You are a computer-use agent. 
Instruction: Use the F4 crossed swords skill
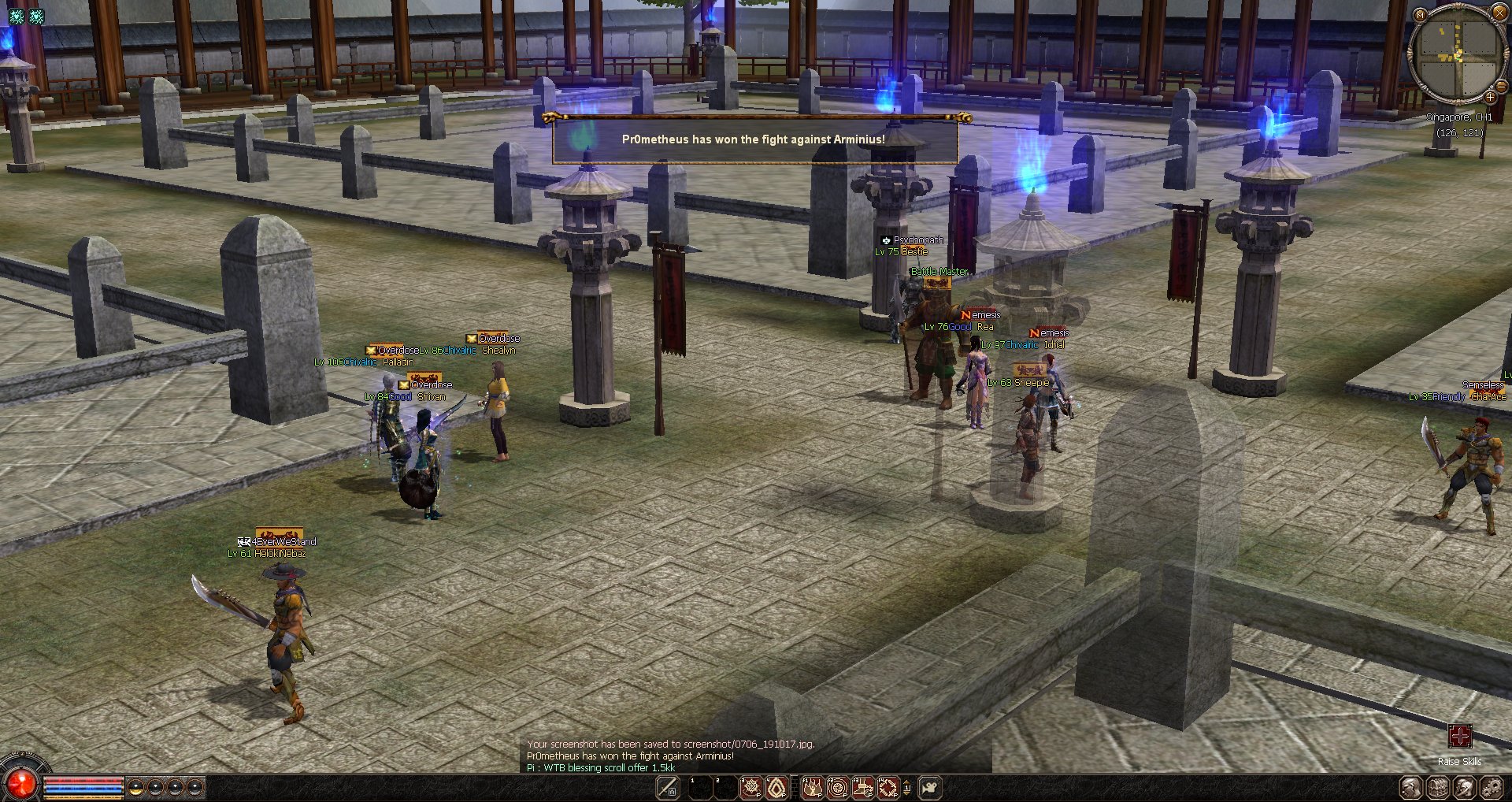[888, 787]
